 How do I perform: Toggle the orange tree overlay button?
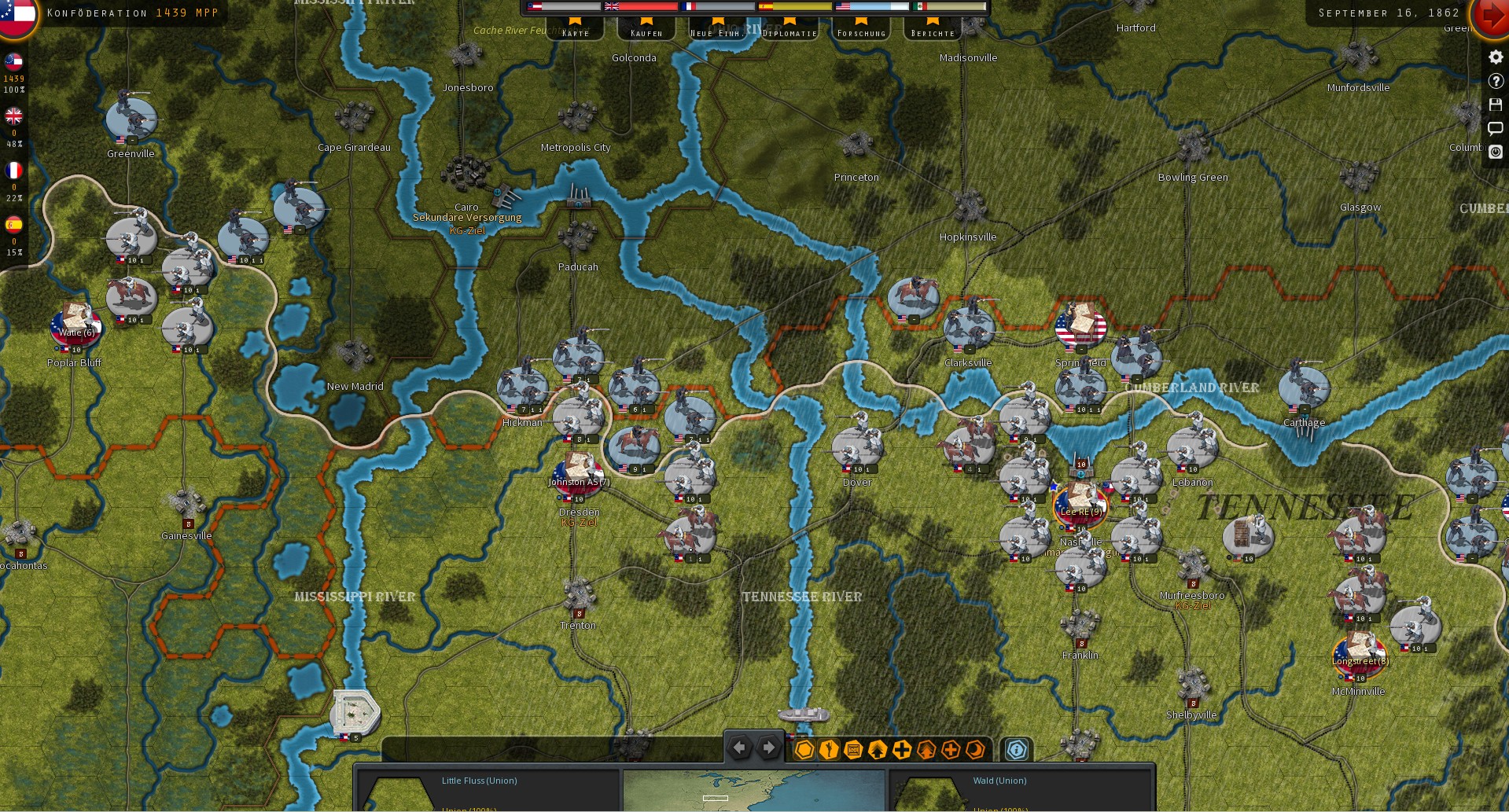pyautogui.click(x=927, y=749)
